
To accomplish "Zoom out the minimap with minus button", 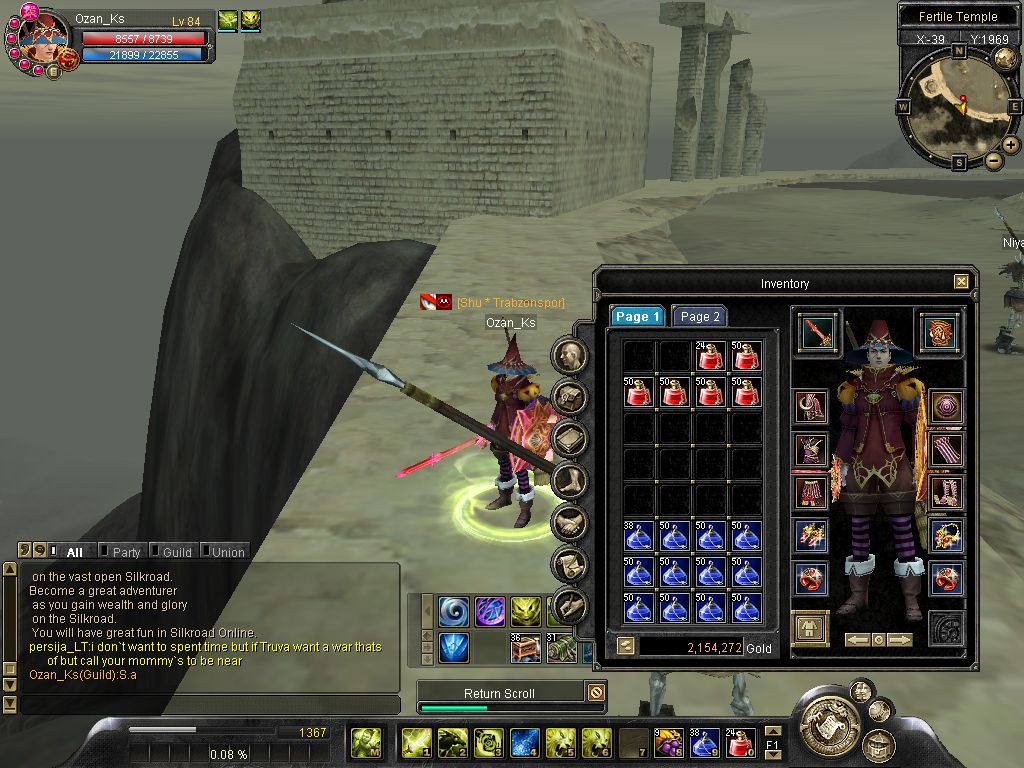I will (x=993, y=160).
